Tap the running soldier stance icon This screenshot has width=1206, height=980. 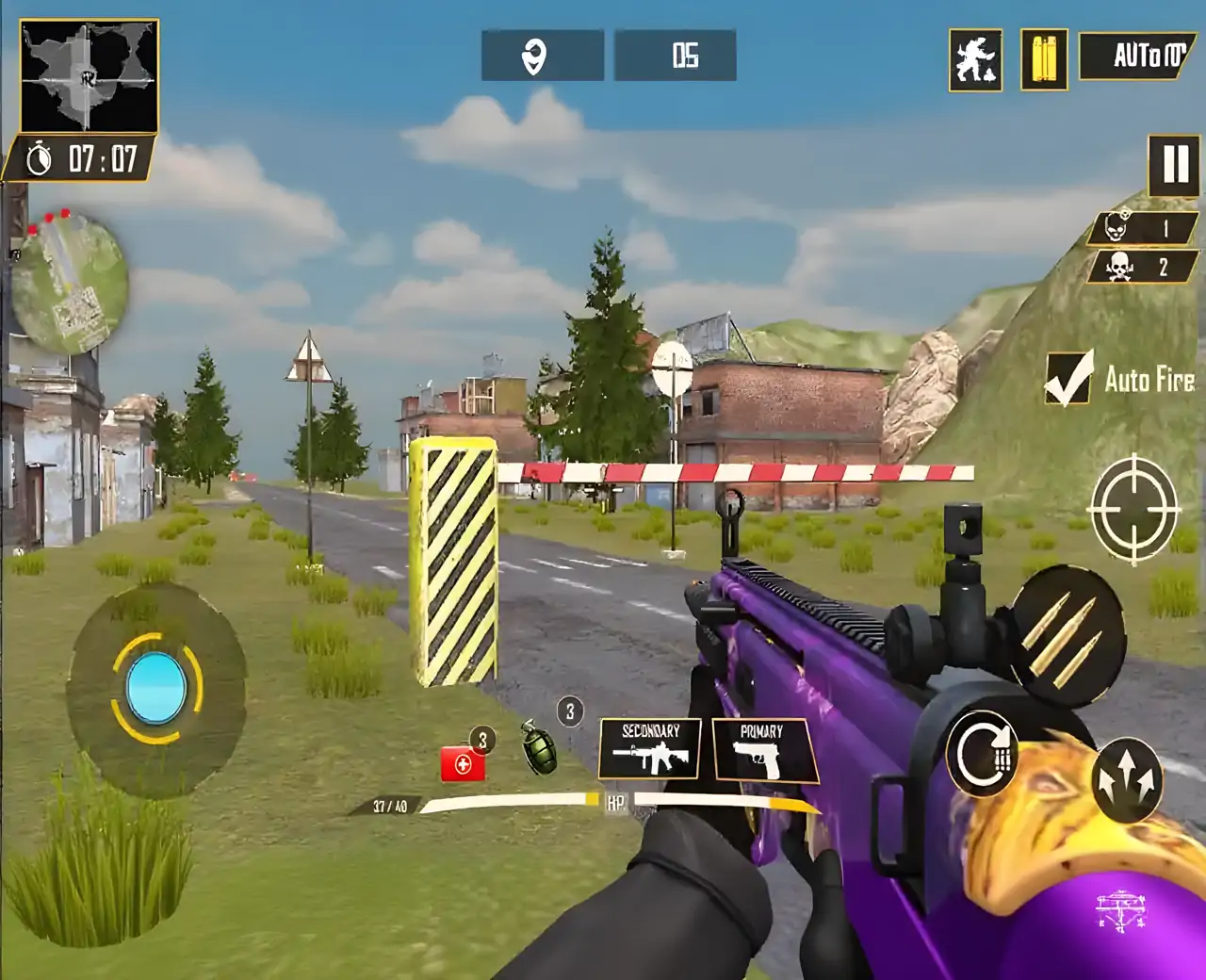(975, 60)
